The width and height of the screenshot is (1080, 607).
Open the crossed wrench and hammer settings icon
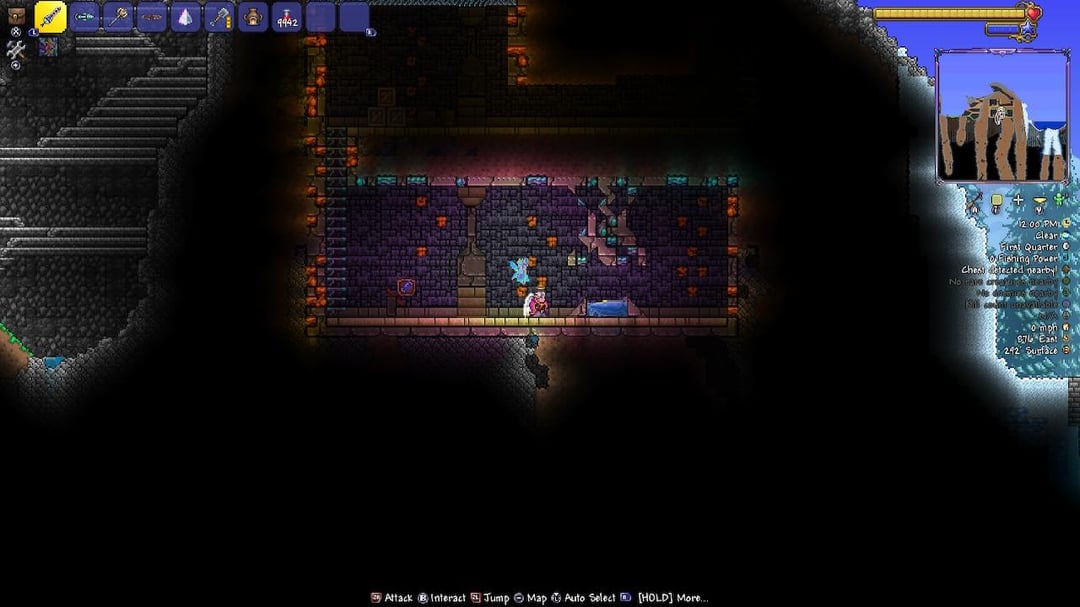[x=16, y=49]
